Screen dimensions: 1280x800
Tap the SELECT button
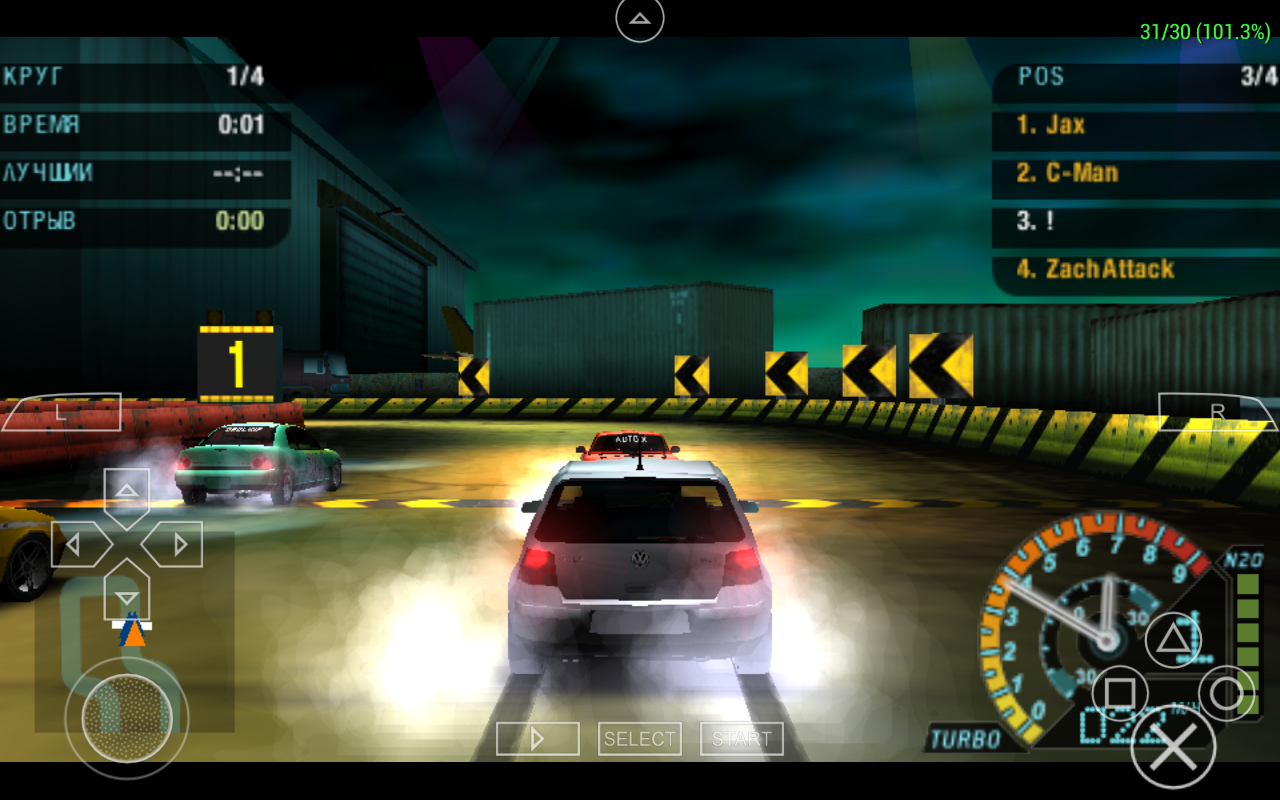pos(640,739)
